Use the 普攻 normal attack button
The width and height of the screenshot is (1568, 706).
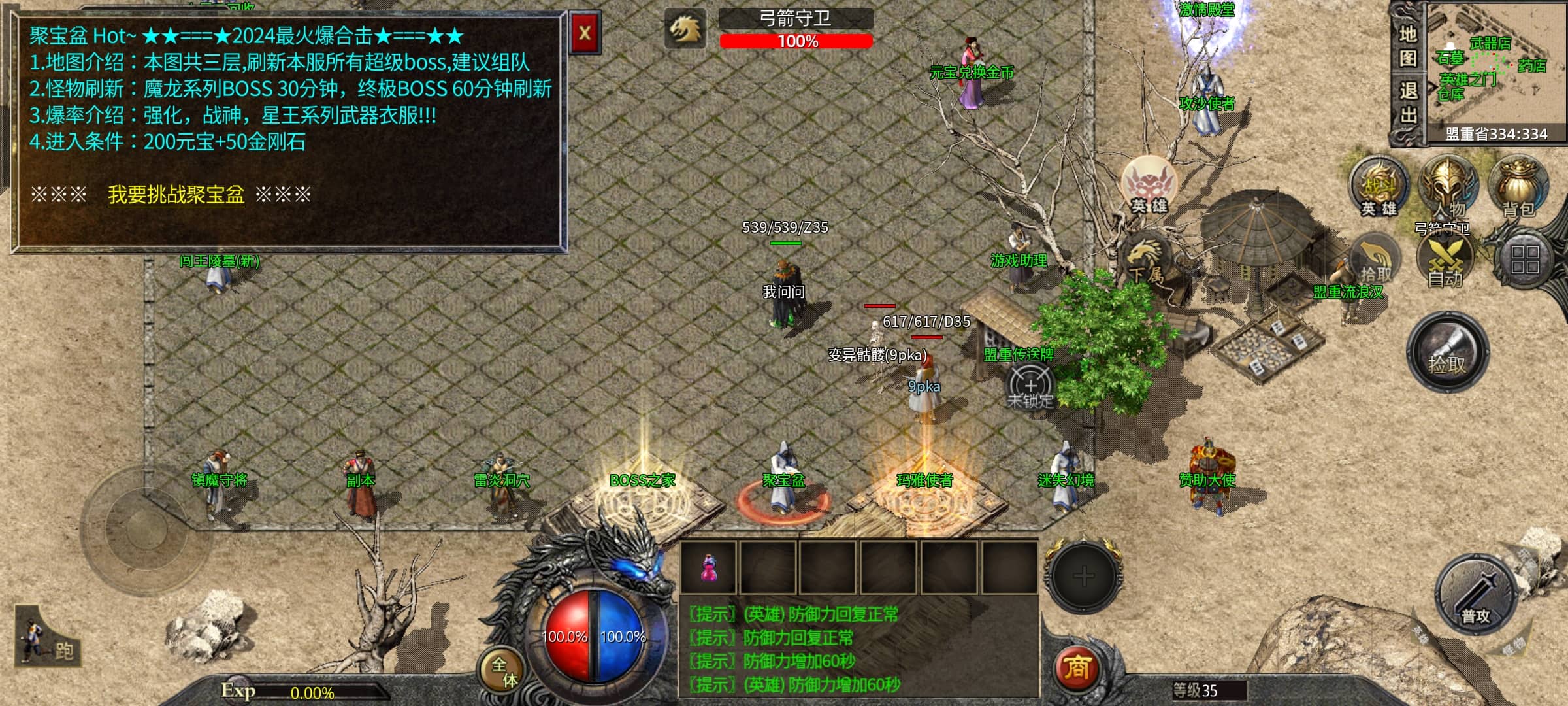point(1475,595)
